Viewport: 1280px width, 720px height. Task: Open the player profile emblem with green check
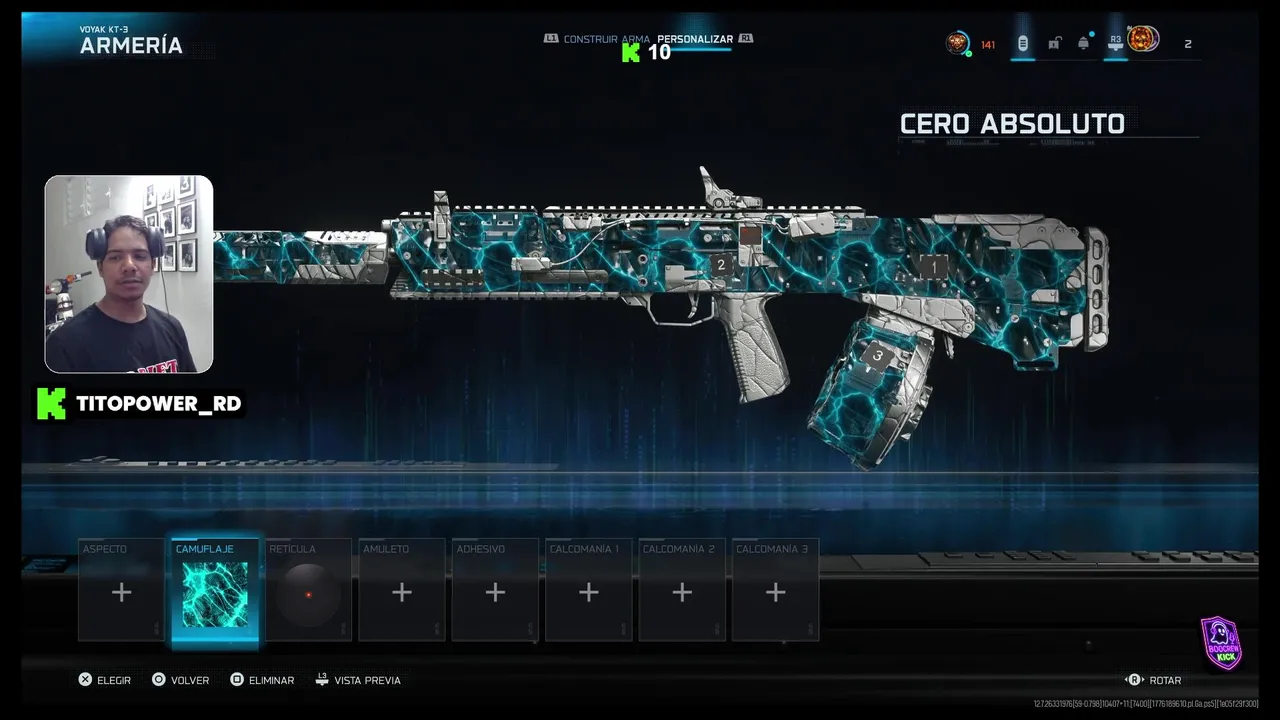pos(958,43)
